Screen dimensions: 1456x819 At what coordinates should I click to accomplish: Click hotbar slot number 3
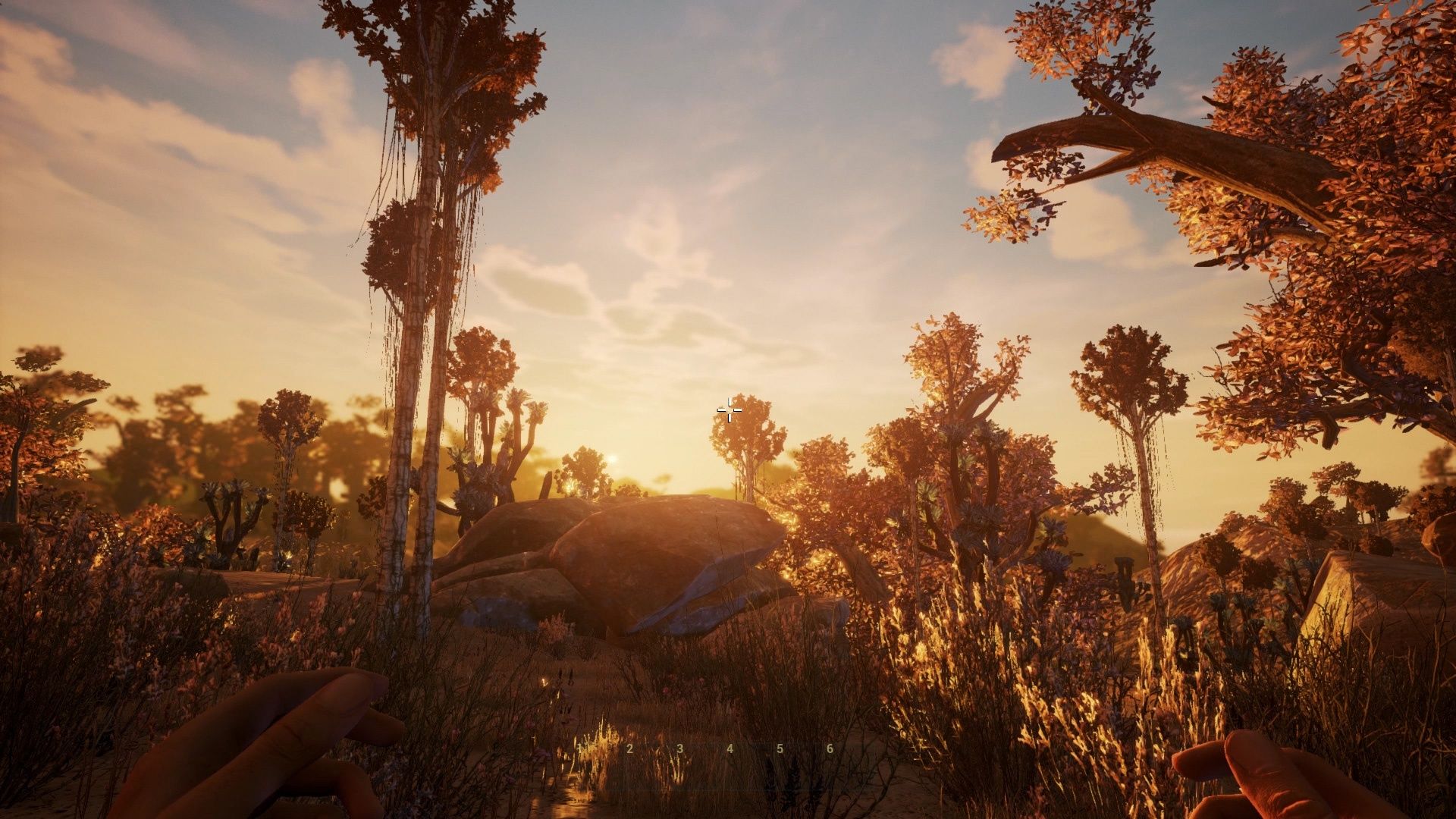pyautogui.click(x=680, y=748)
